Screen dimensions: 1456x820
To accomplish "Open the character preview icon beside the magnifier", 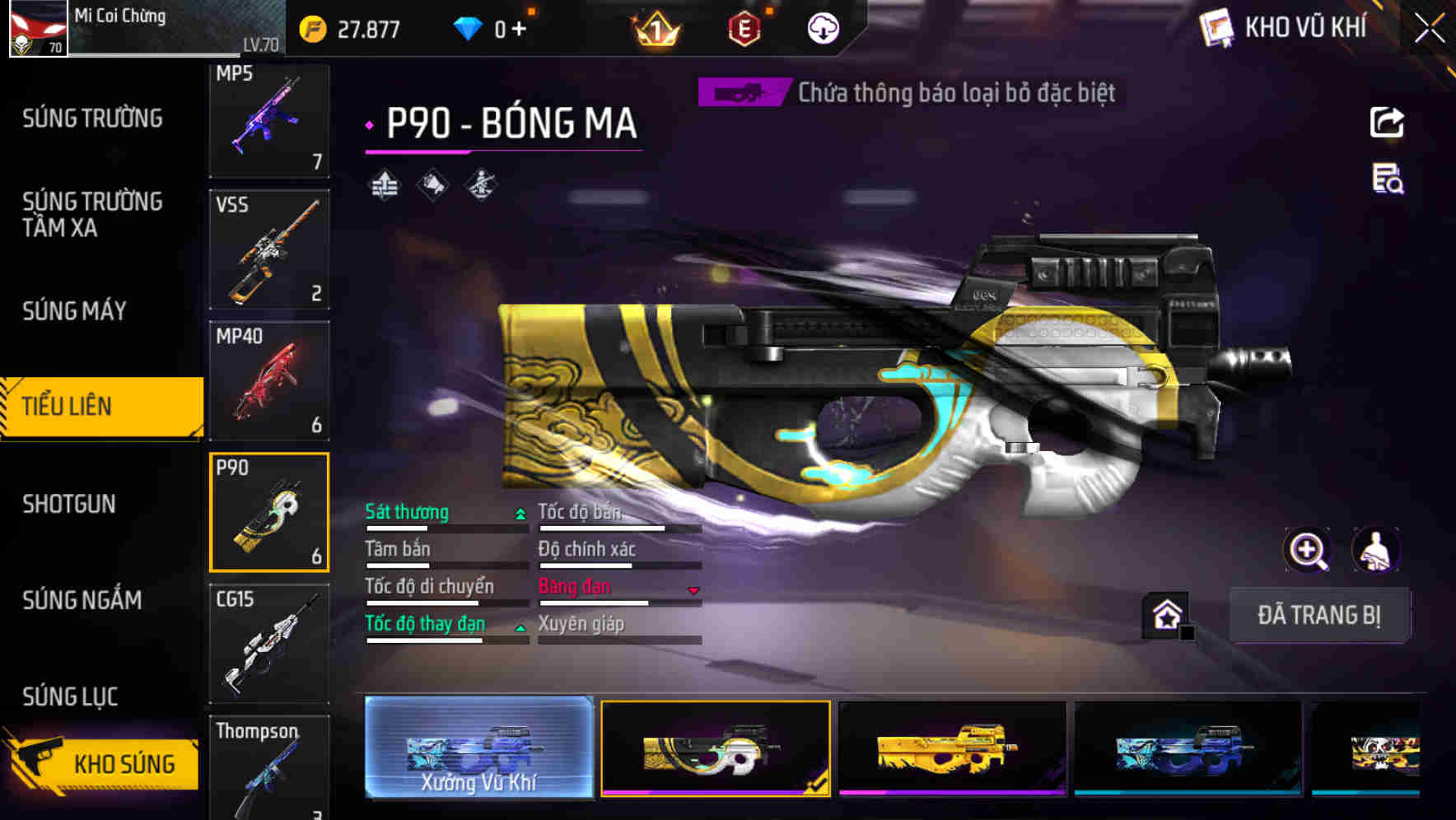I will click(x=1377, y=550).
